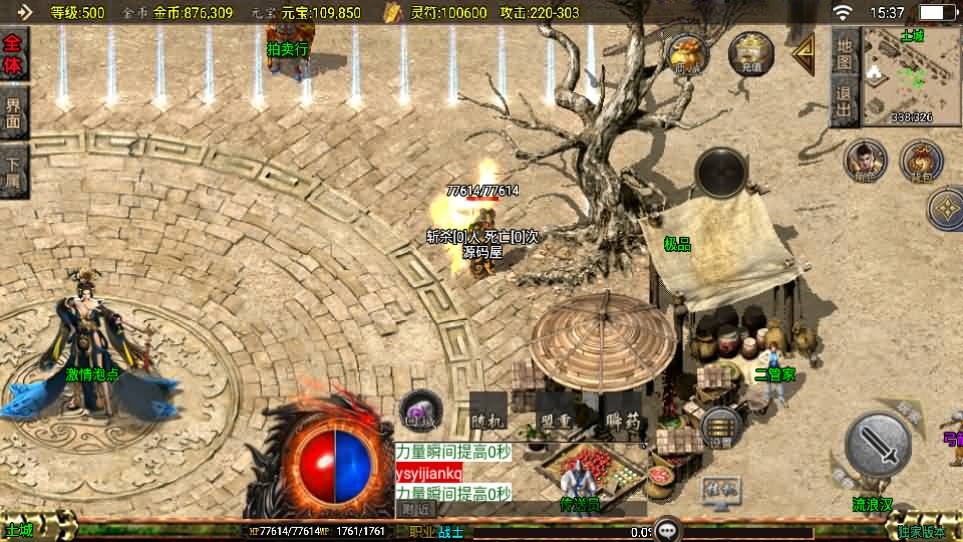The height and width of the screenshot is (542, 963).
Task: Click the 盟重 teleport button
Action: 554,421
